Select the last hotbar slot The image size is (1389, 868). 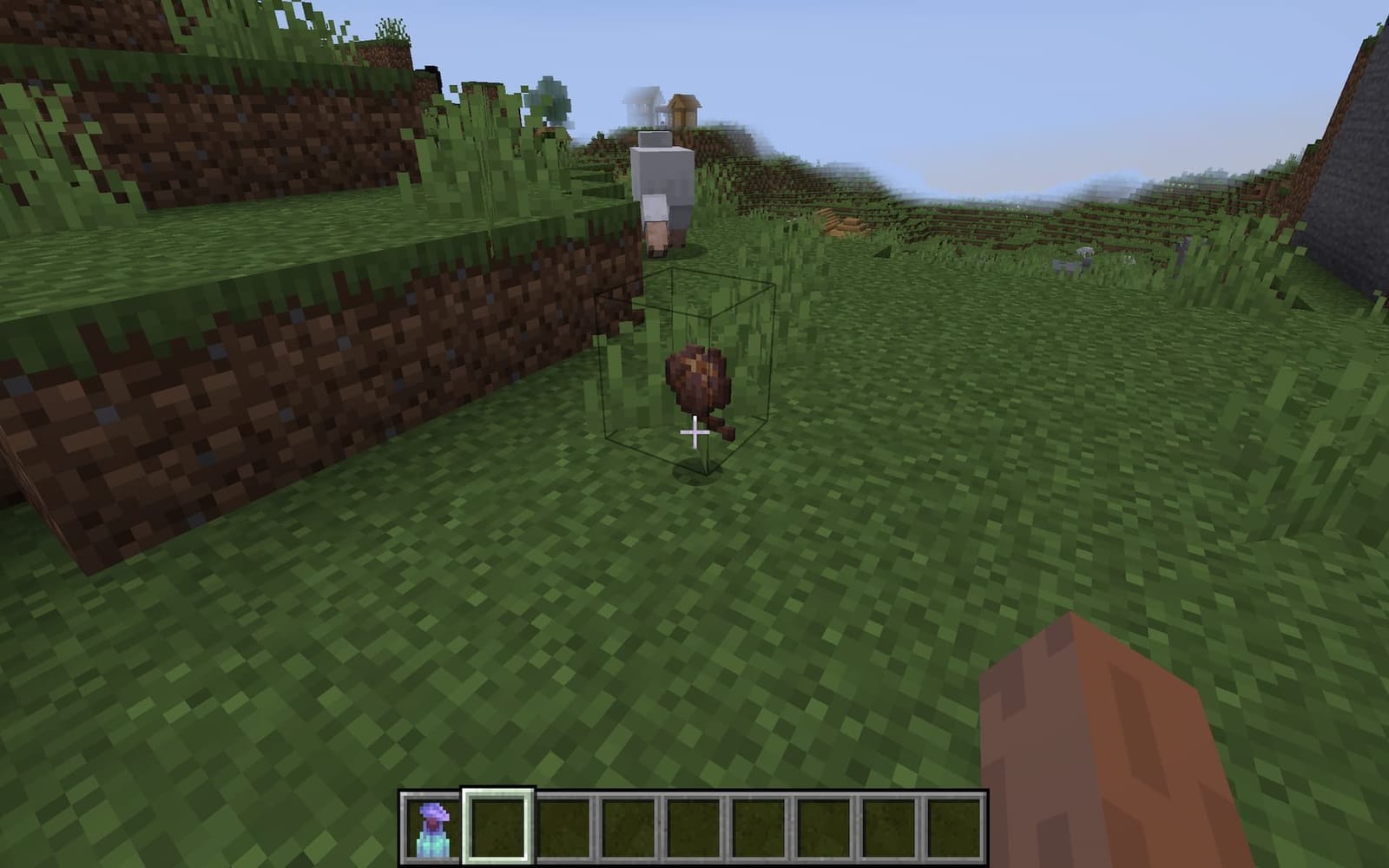click(x=953, y=826)
